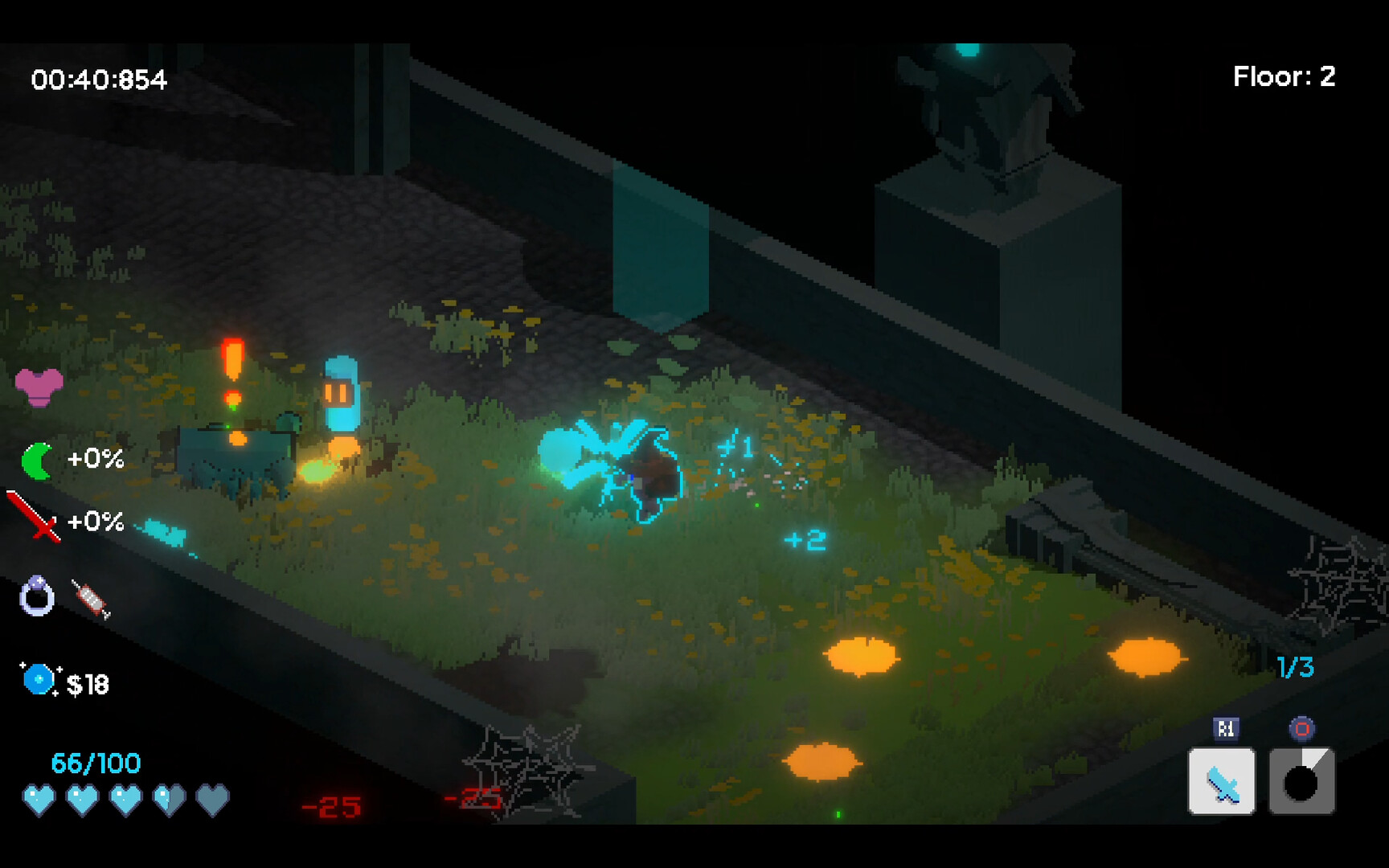Activate the sword attack ability icon
Image resolution: width=1389 pixels, height=868 pixels.
coord(1222,780)
